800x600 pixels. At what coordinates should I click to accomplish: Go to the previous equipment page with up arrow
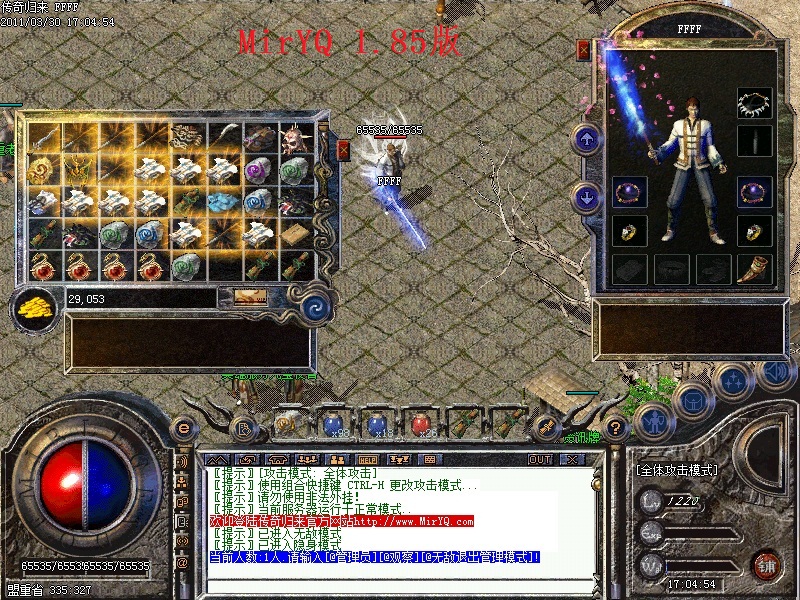coord(586,138)
